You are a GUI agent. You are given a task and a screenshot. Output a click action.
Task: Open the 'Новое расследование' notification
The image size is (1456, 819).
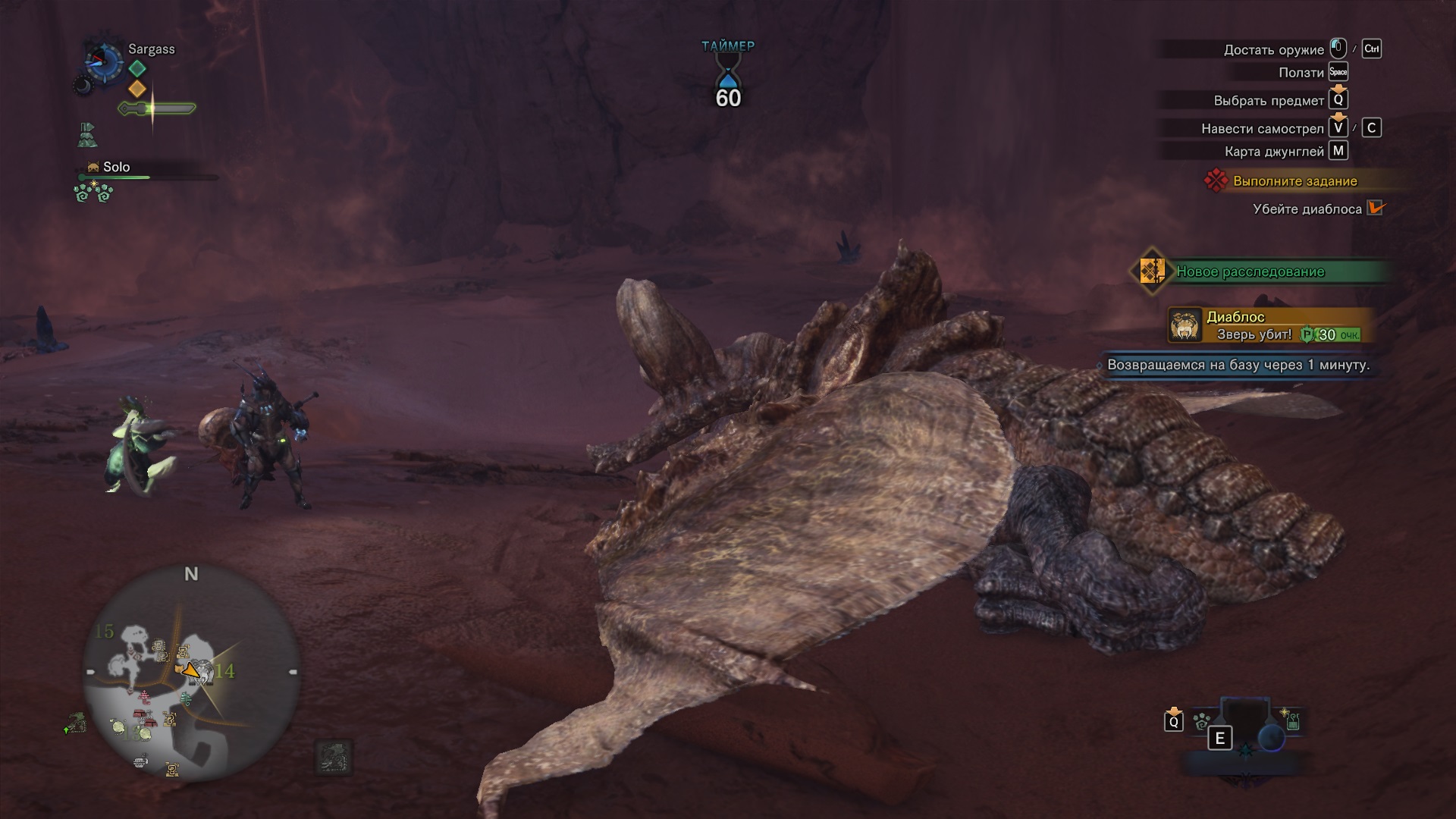pyautogui.click(x=1250, y=271)
